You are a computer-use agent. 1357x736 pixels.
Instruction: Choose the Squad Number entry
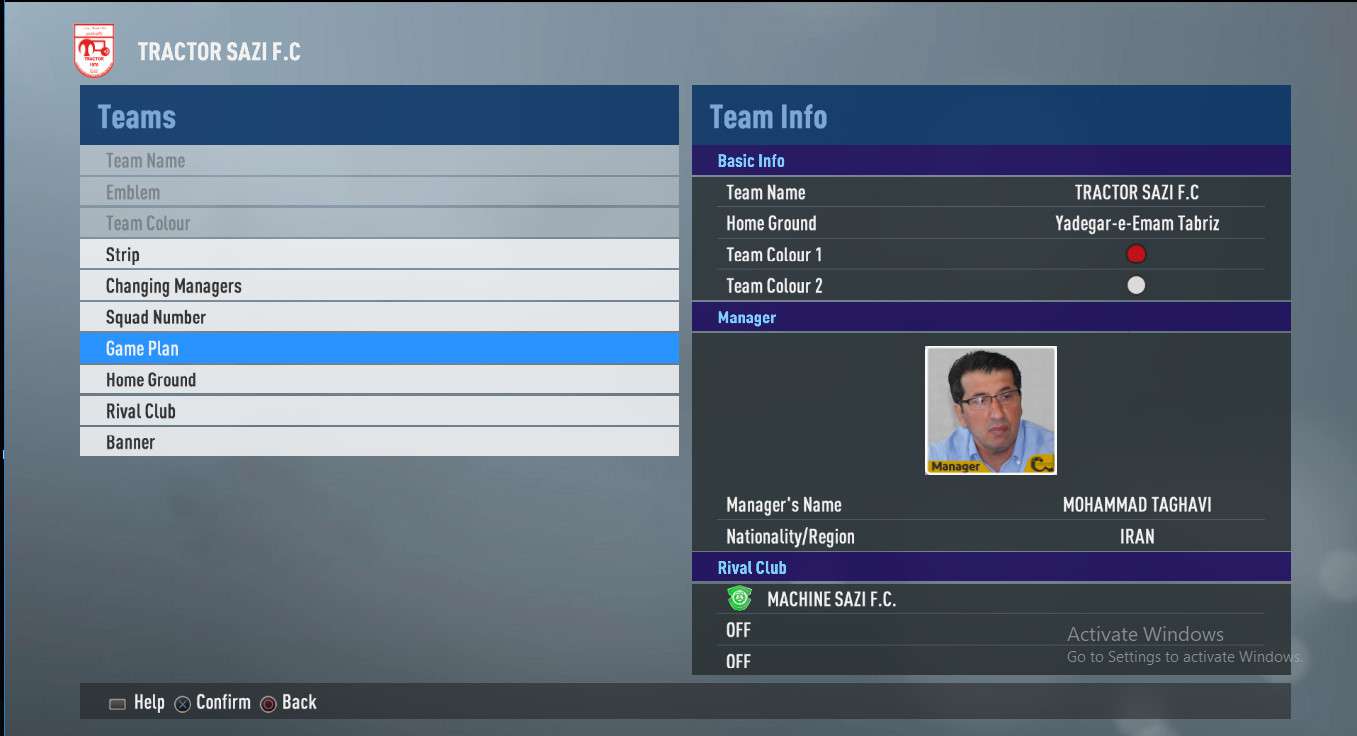tap(379, 317)
